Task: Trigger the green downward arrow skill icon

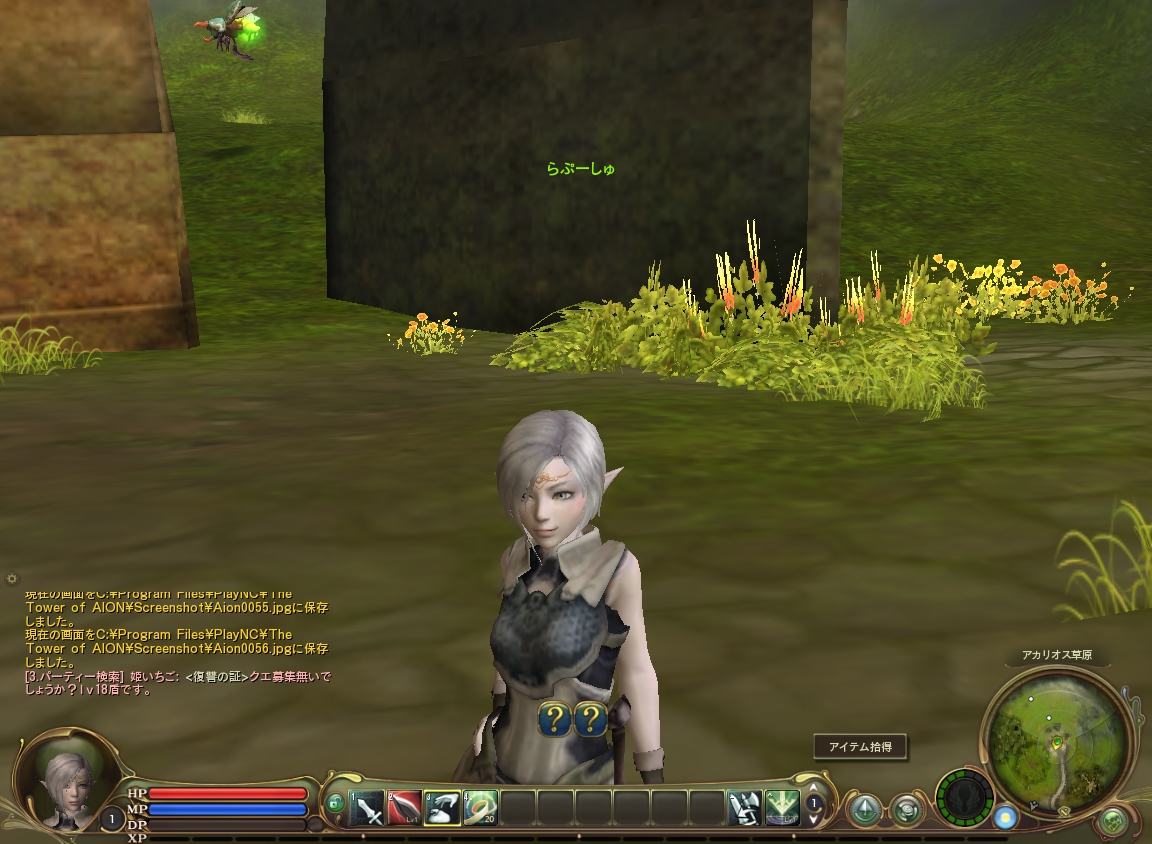Action: pyautogui.click(x=782, y=807)
